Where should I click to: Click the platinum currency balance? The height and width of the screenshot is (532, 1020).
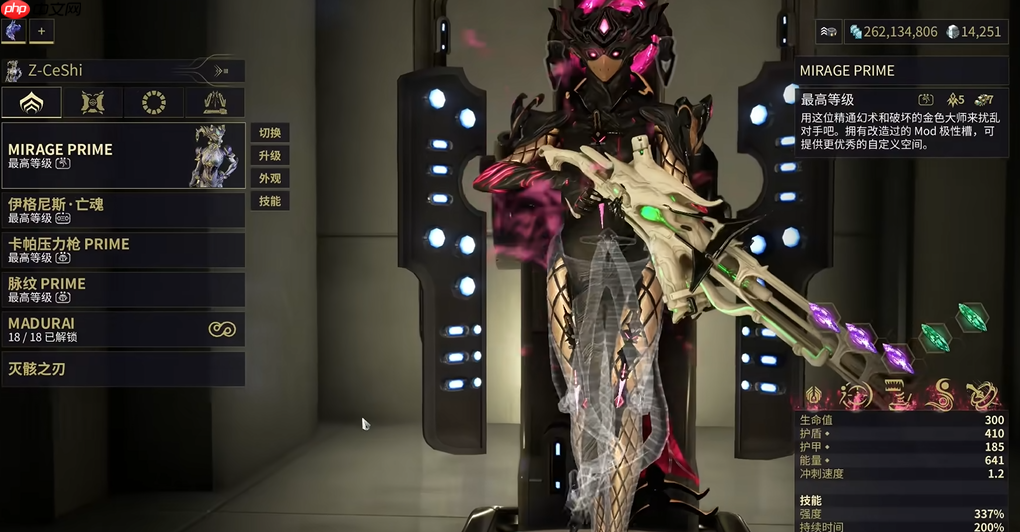[x=973, y=32]
